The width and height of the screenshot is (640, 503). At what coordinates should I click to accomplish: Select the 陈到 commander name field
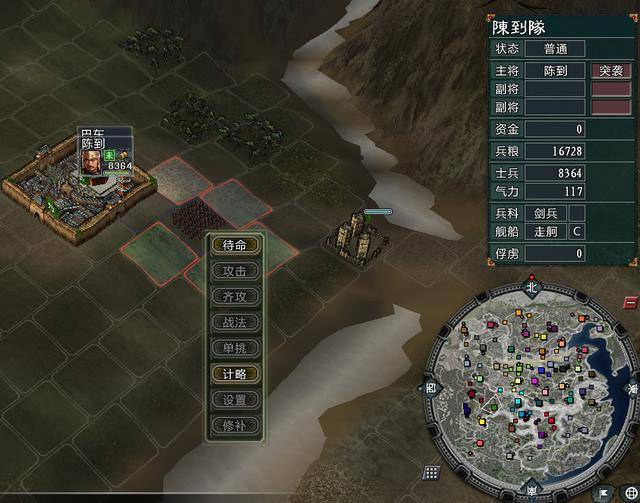pos(555,71)
